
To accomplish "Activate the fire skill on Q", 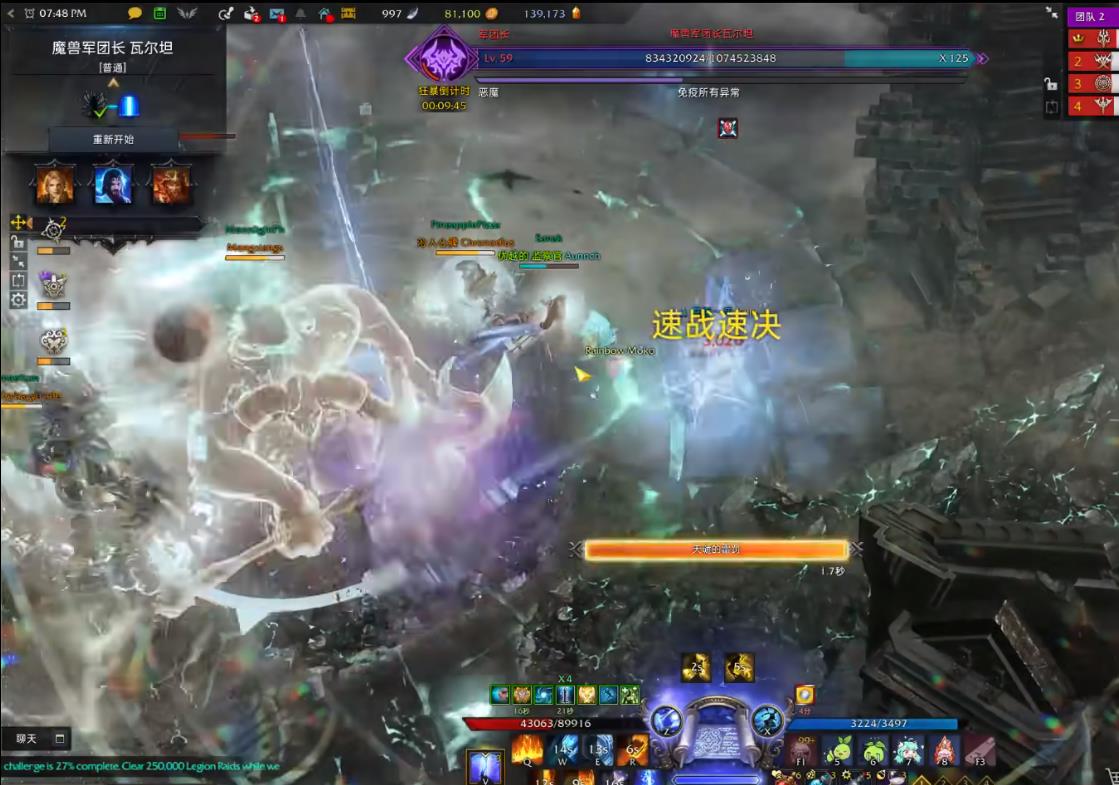I will tap(527, 749).
